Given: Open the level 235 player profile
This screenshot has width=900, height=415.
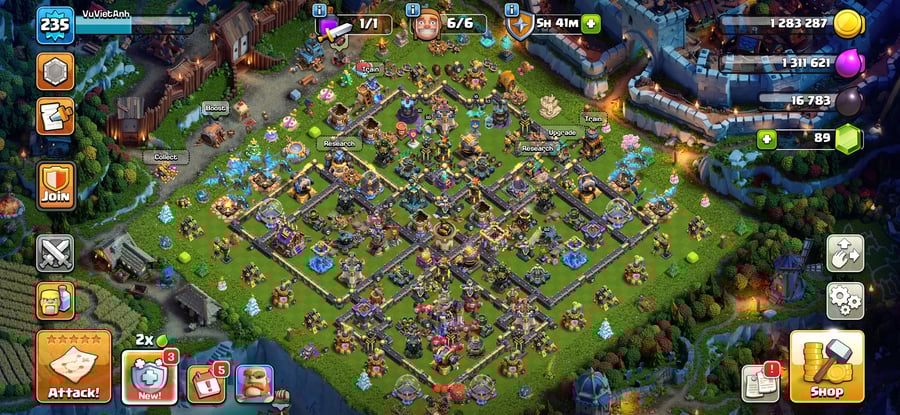Looking at the screenshot, I should (56, 25).
